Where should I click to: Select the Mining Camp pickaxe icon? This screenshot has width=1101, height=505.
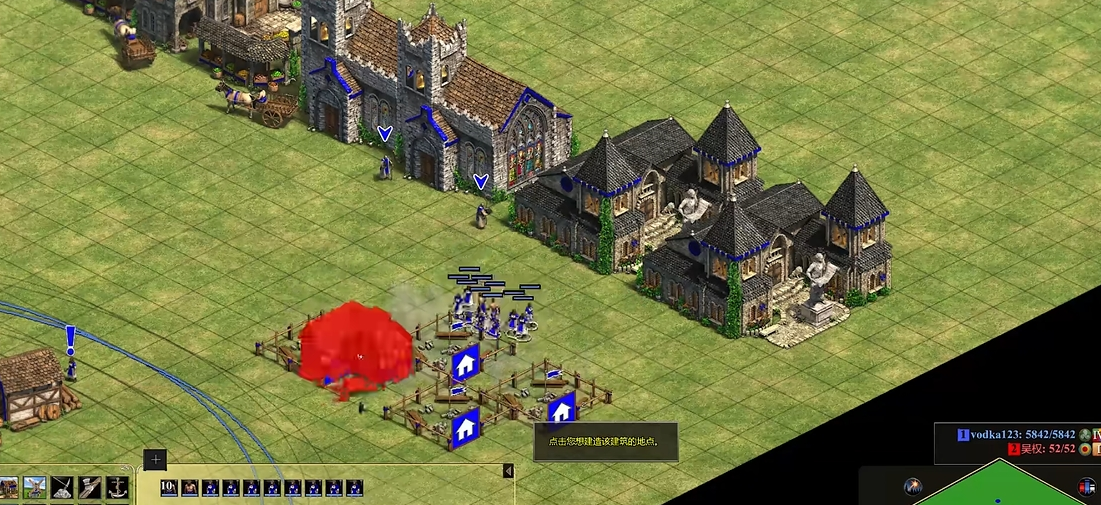(x=62, y=488)
